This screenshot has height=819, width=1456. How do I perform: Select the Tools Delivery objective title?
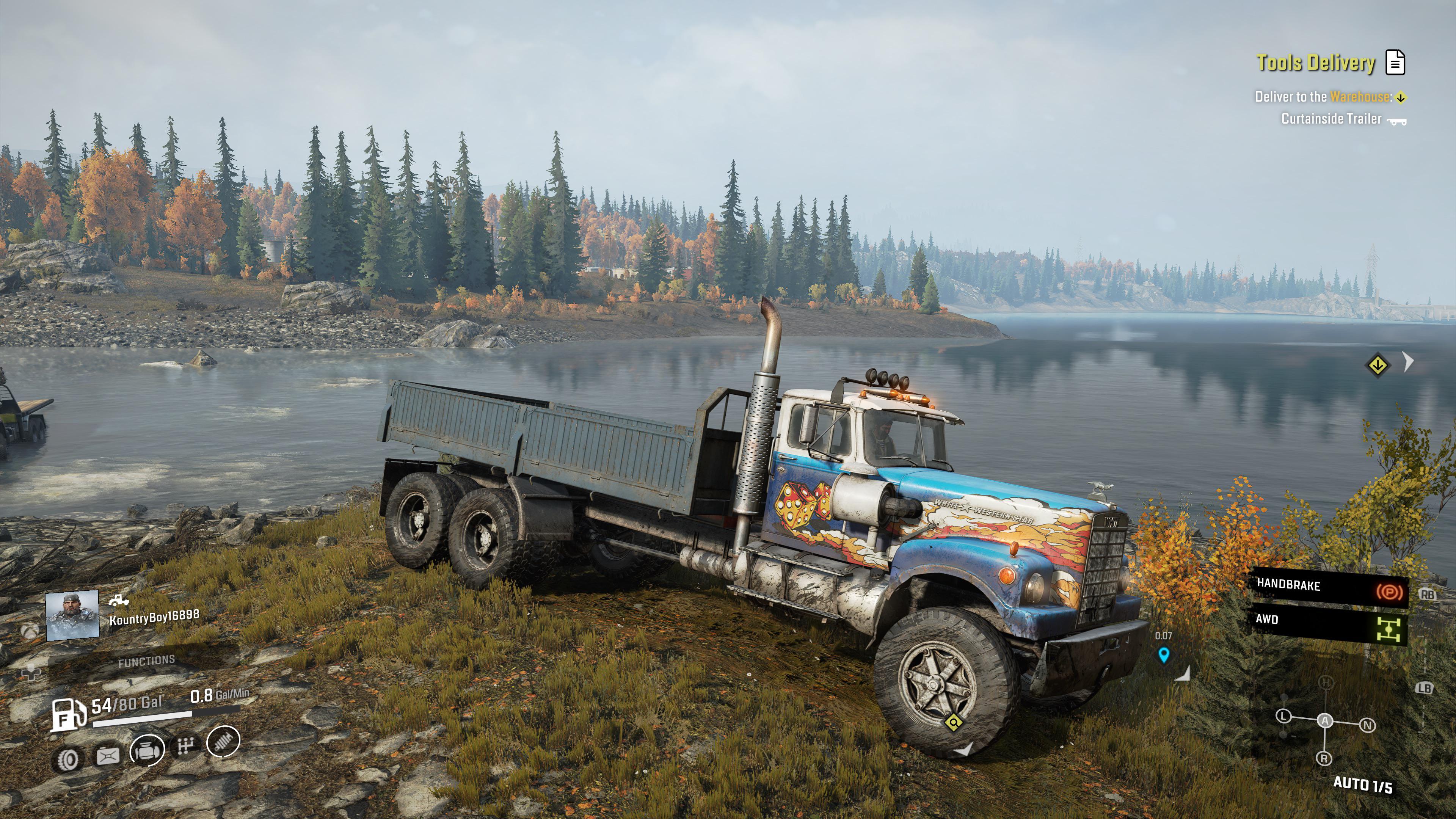(1316, 63)
